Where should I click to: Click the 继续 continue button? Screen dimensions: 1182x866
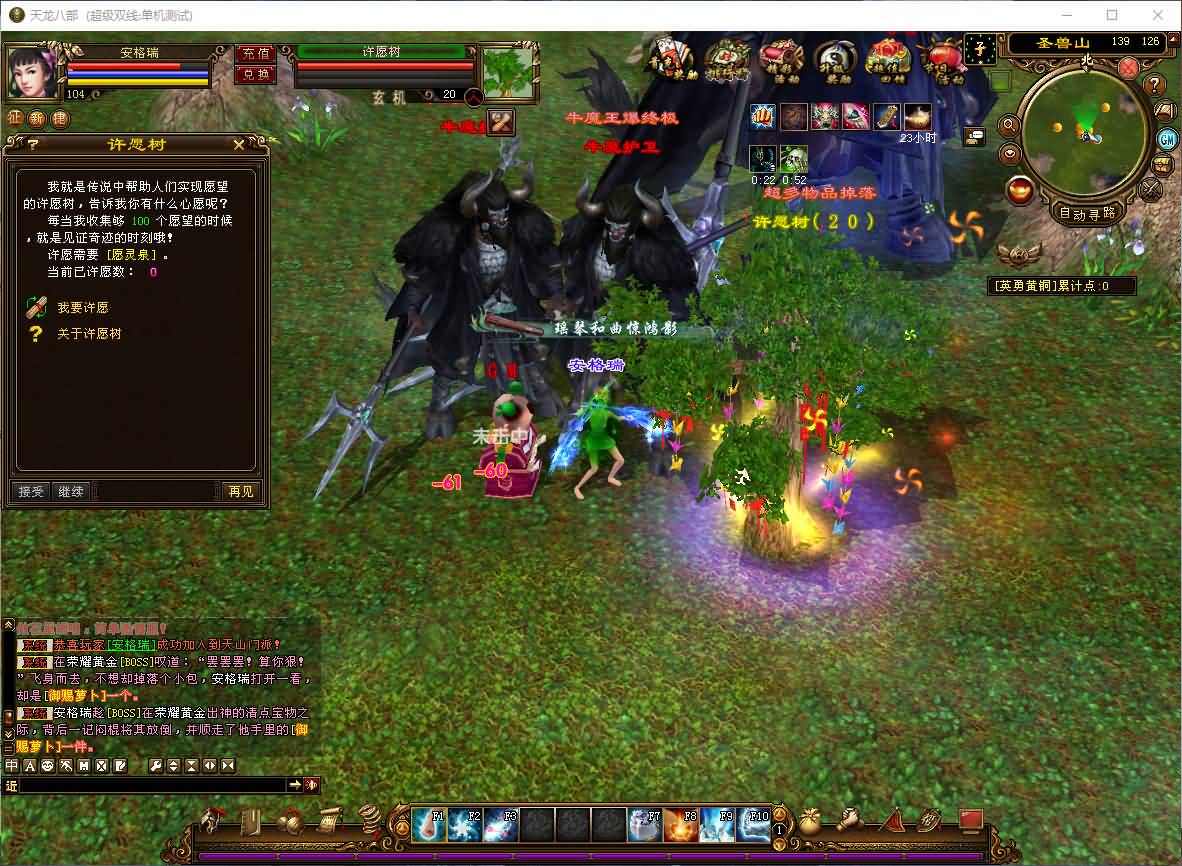click(71, 491)
